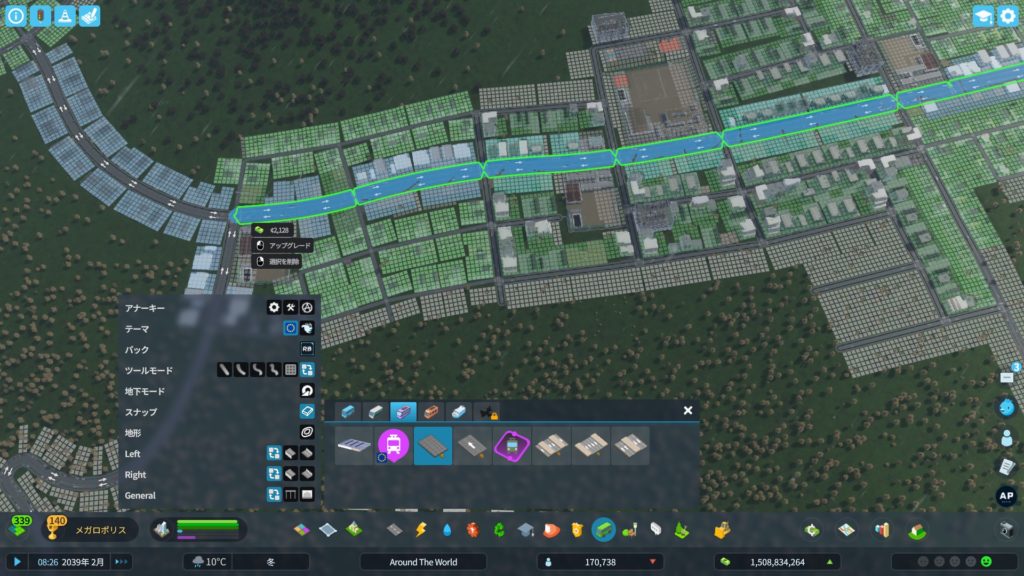
Task: Click the terrain contour lines toggle
Action: tap(307, 432)
